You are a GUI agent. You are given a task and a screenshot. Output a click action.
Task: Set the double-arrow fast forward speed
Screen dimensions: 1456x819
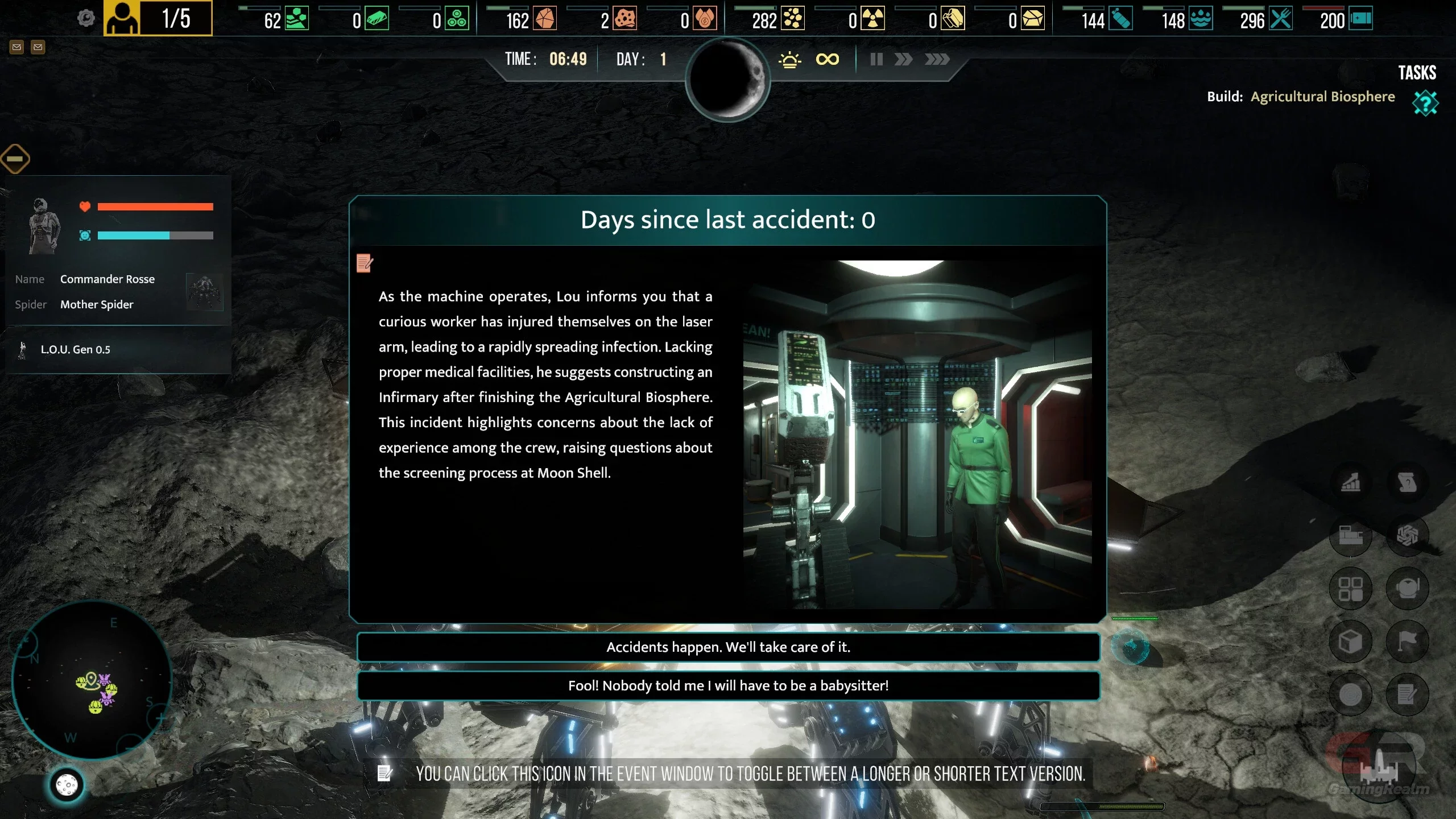point(903,59)
